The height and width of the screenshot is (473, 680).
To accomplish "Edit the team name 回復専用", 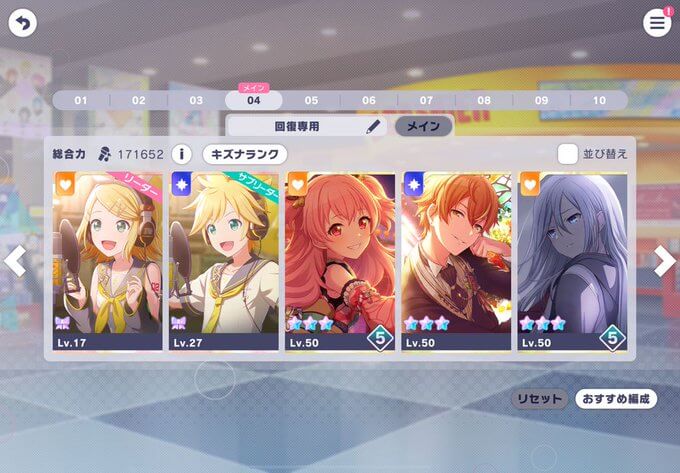I will [373, 127].
